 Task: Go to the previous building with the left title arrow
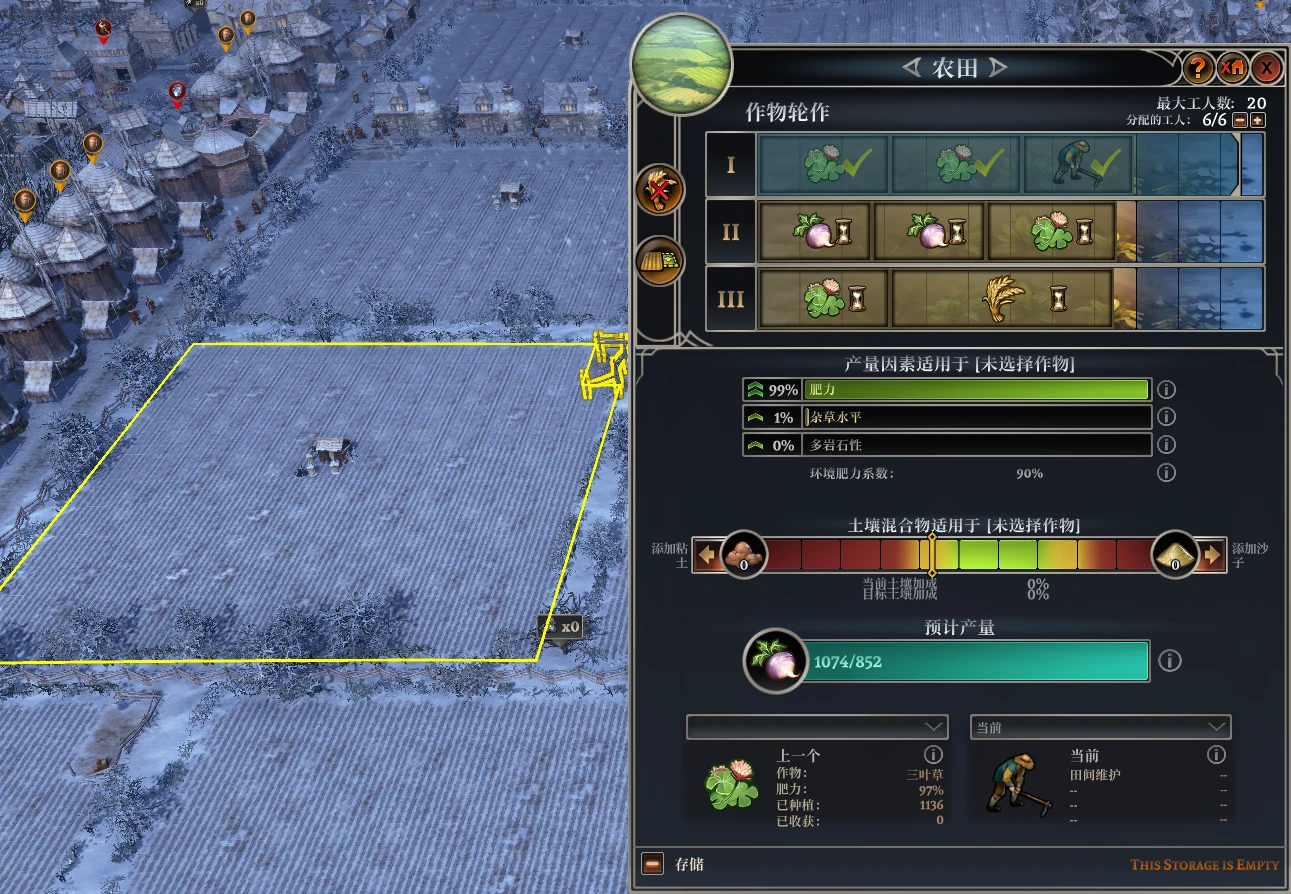coord(911,68)
